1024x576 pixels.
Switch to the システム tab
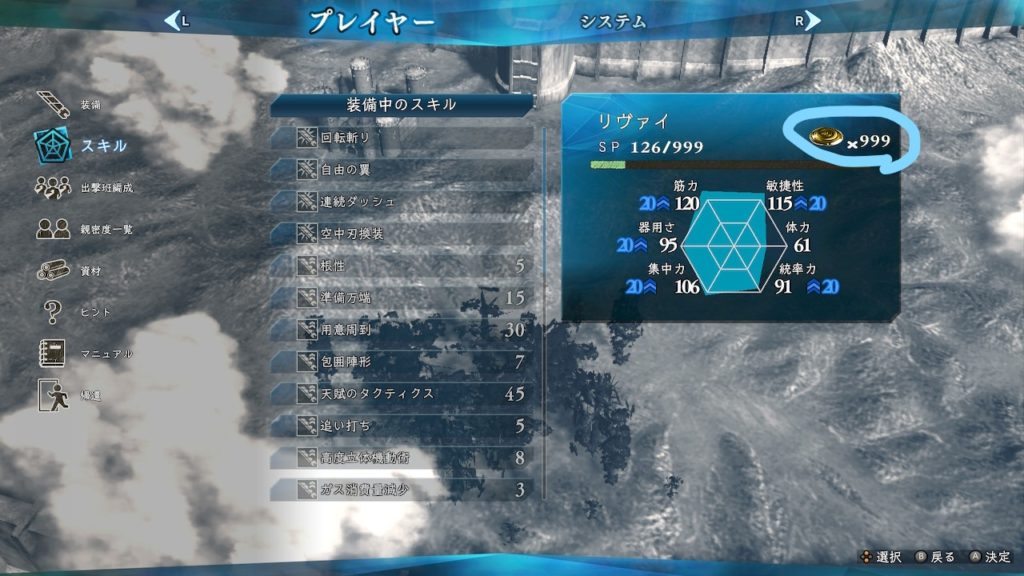click(x=613, y=21)
